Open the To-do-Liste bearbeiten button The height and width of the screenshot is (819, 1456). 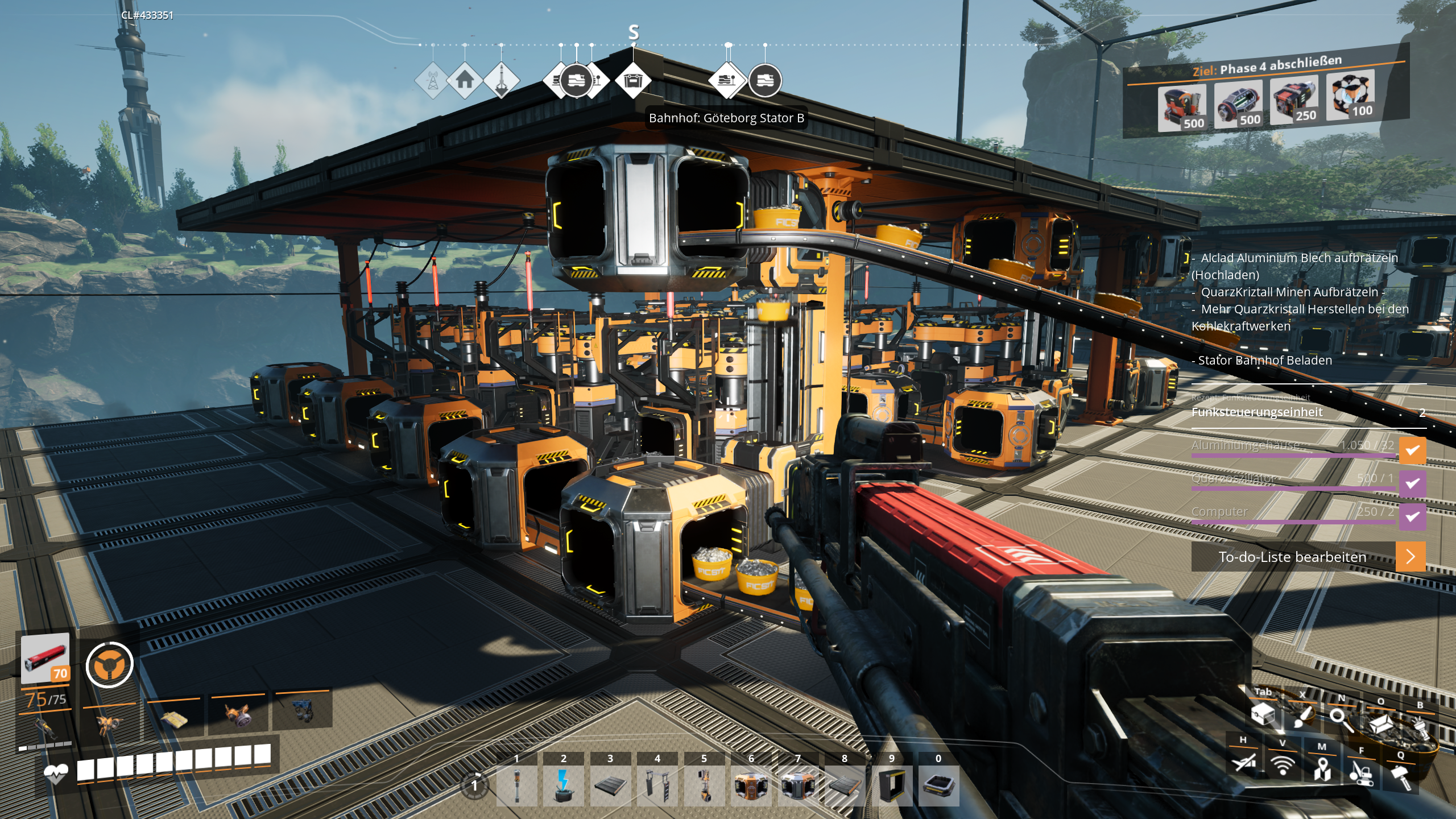(x=1308, y=557)
